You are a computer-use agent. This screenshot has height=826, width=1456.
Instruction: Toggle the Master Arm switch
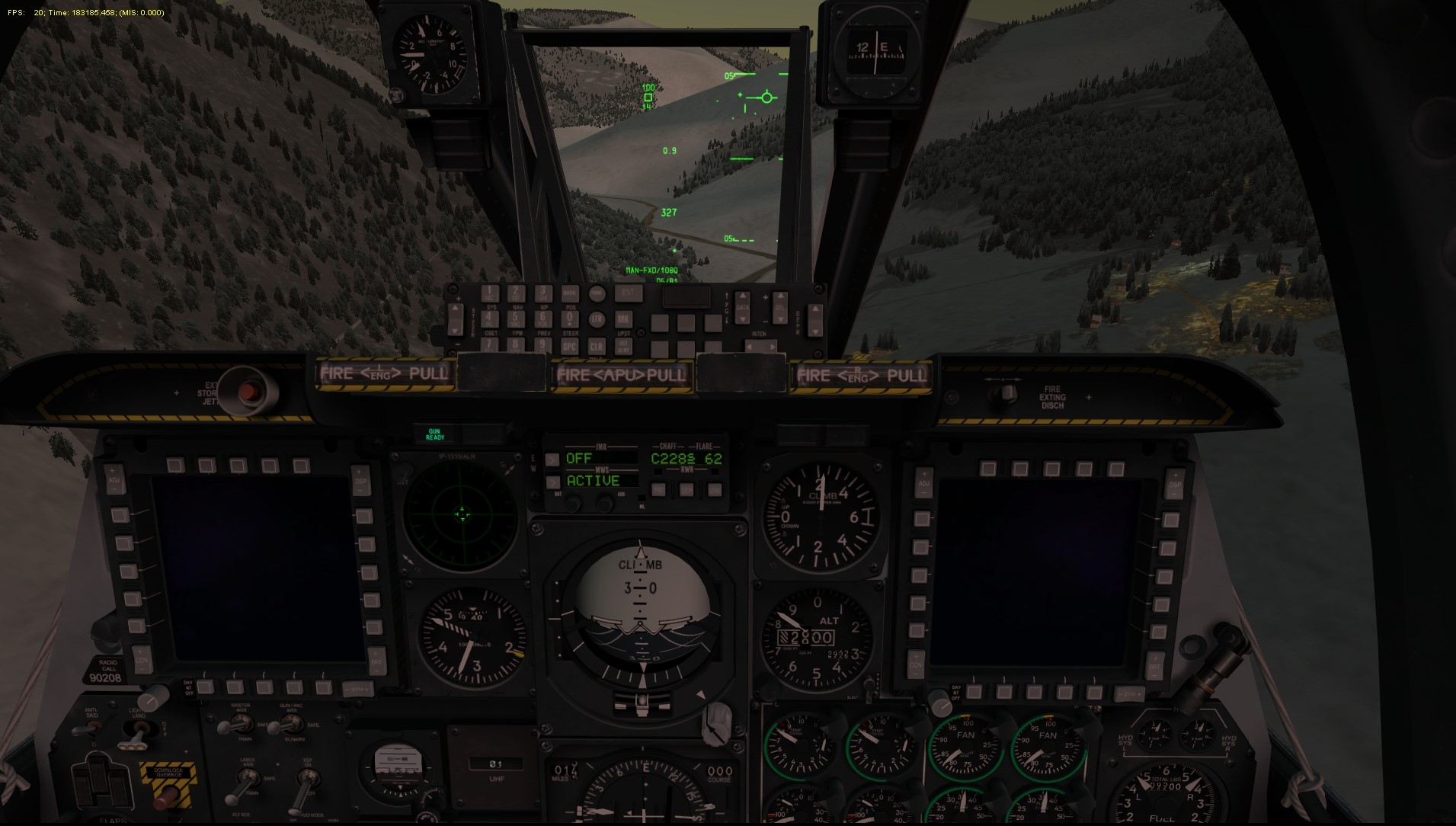click(228, 724)
